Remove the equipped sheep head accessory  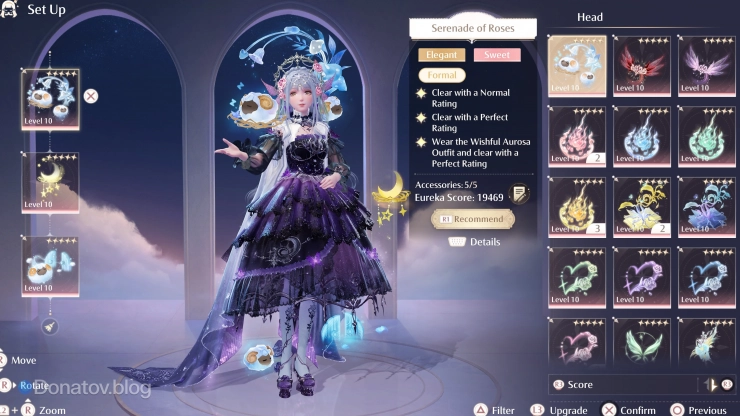(91, 96)
